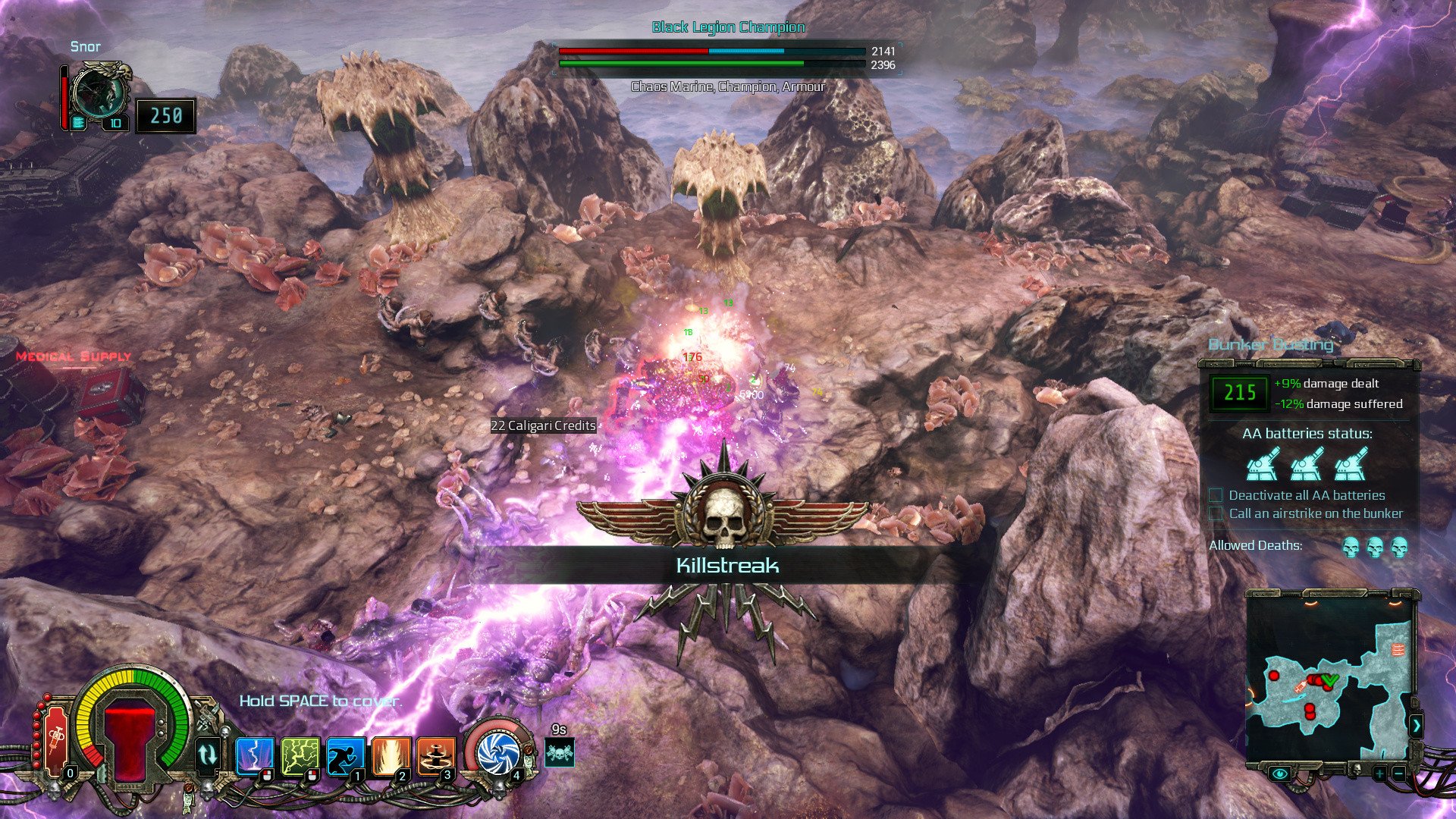
Task: Select the Deactivate all AA batteries objective
Action: [1307, 495]
